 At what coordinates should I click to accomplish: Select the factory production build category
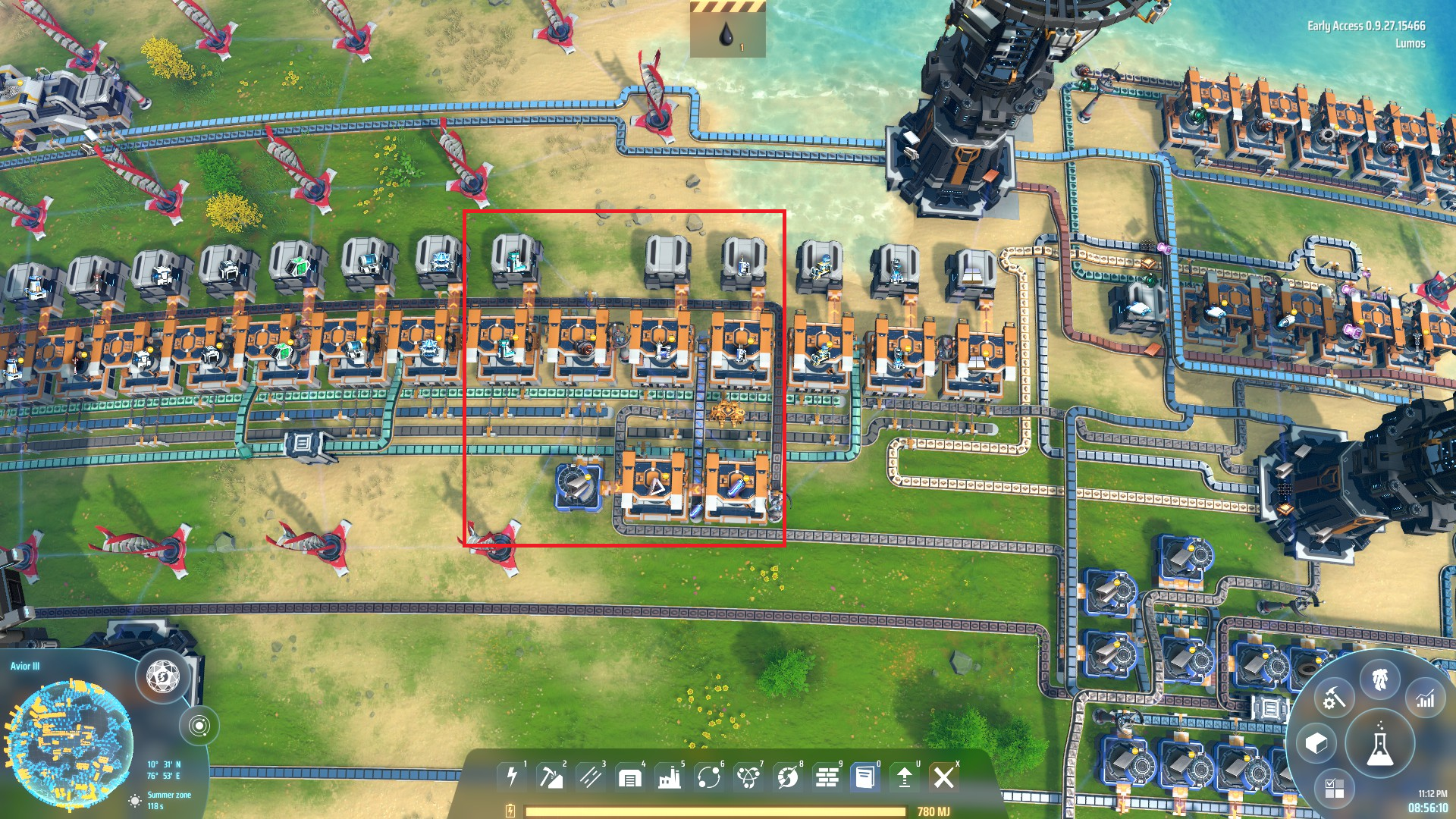click(x=670, y=777)
